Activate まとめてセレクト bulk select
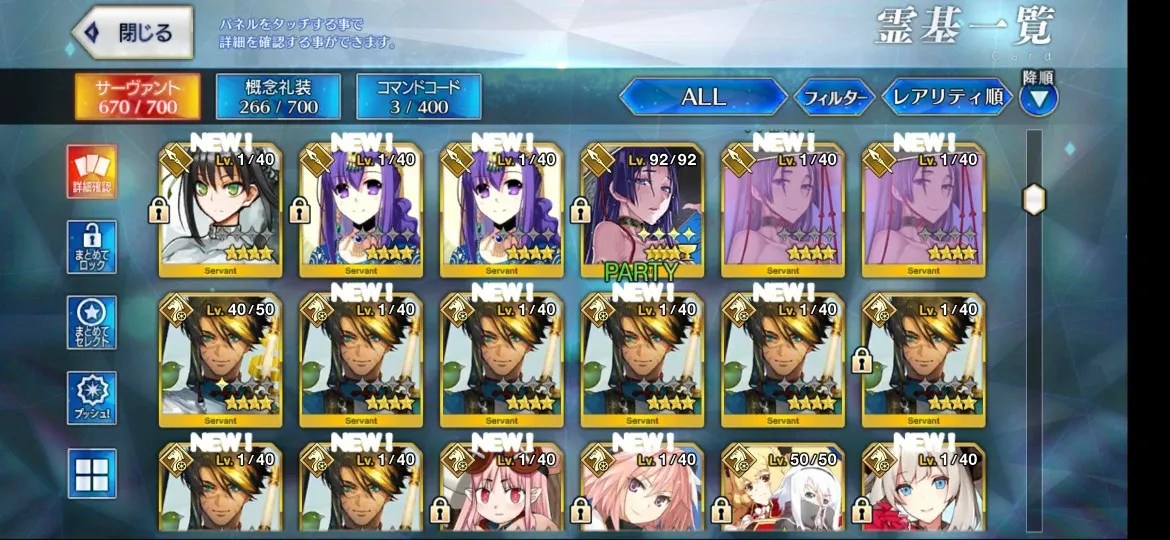 pyautogui.click(x=92, y=322)
